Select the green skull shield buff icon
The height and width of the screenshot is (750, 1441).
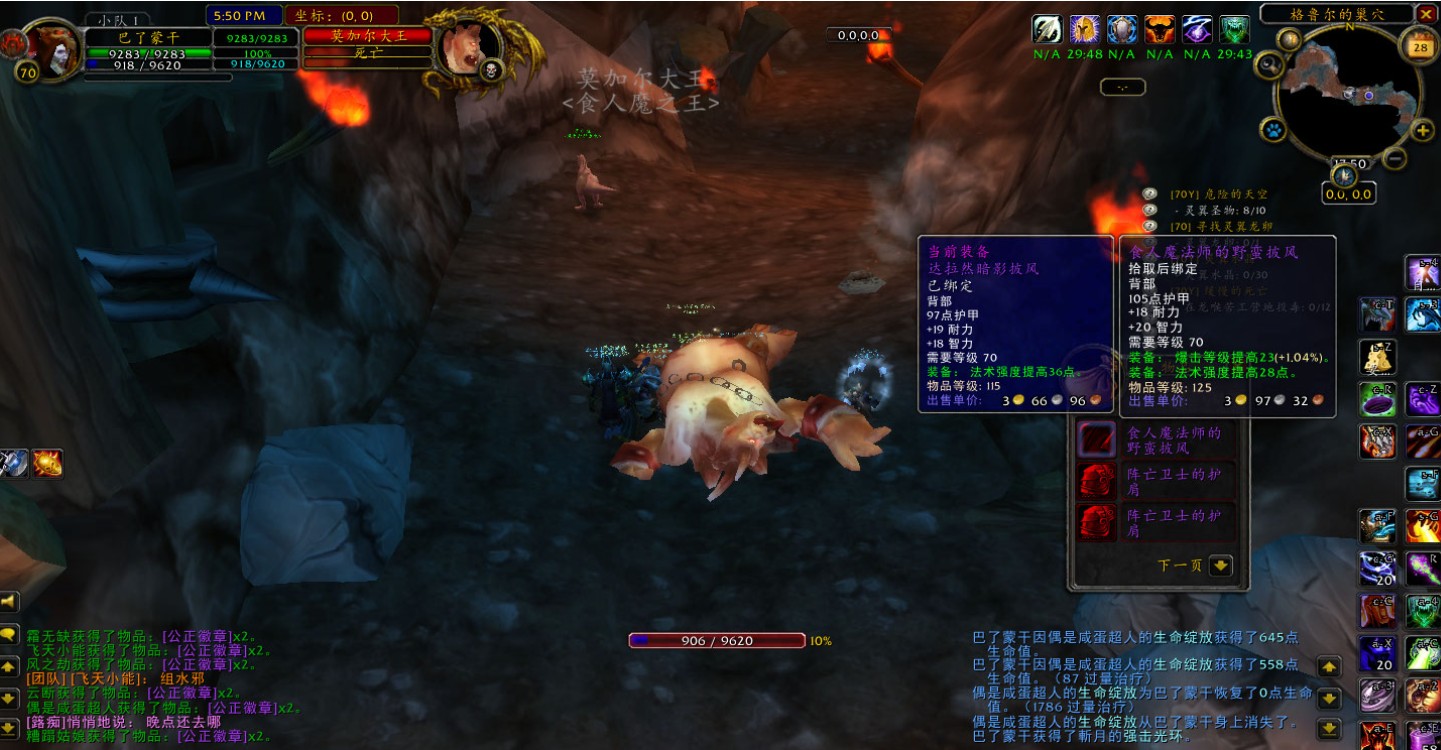pyautogui.click(x=1235, y=29)
